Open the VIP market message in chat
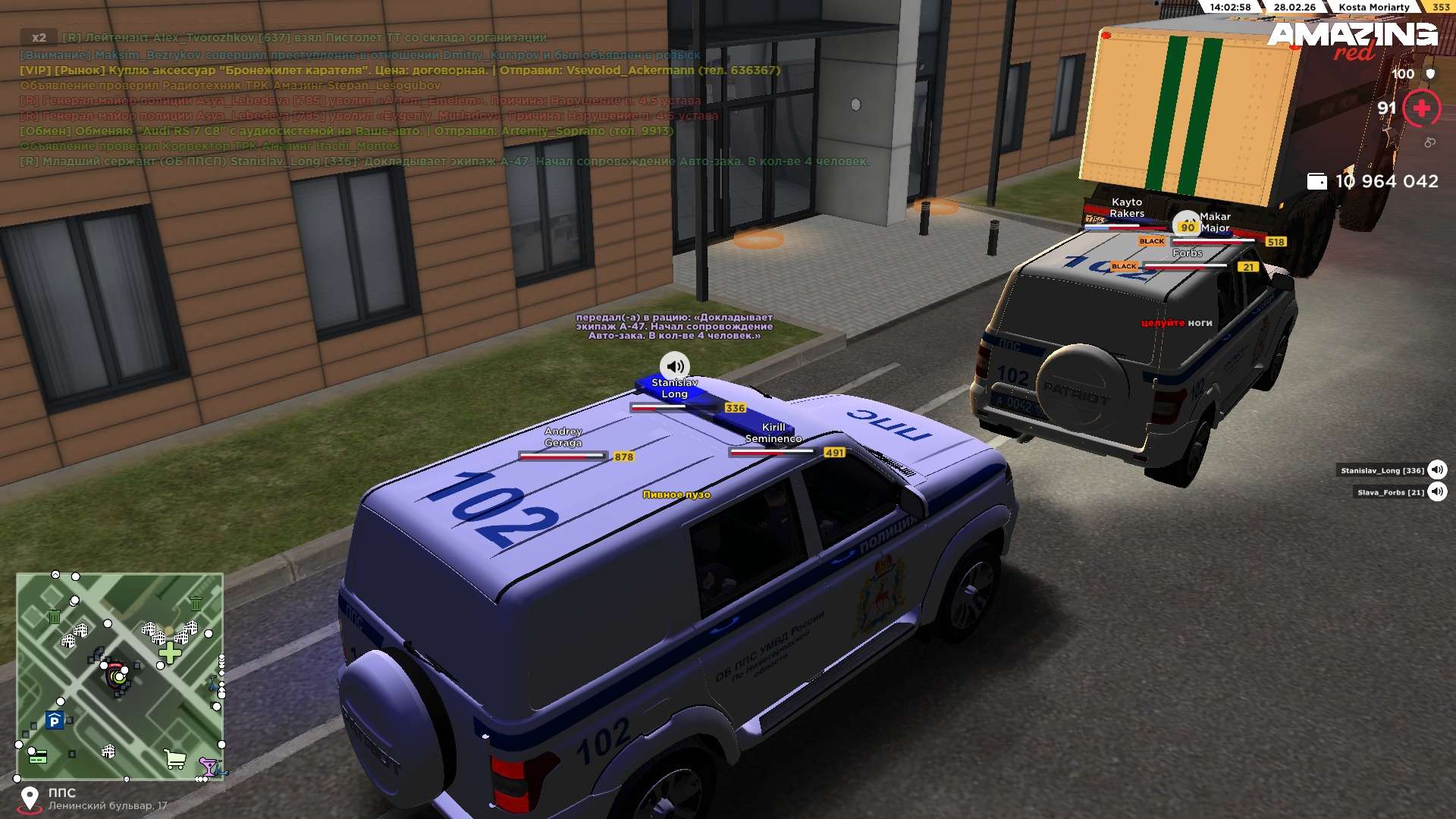This screenshot has width=1456, height=819. (400, 71)
